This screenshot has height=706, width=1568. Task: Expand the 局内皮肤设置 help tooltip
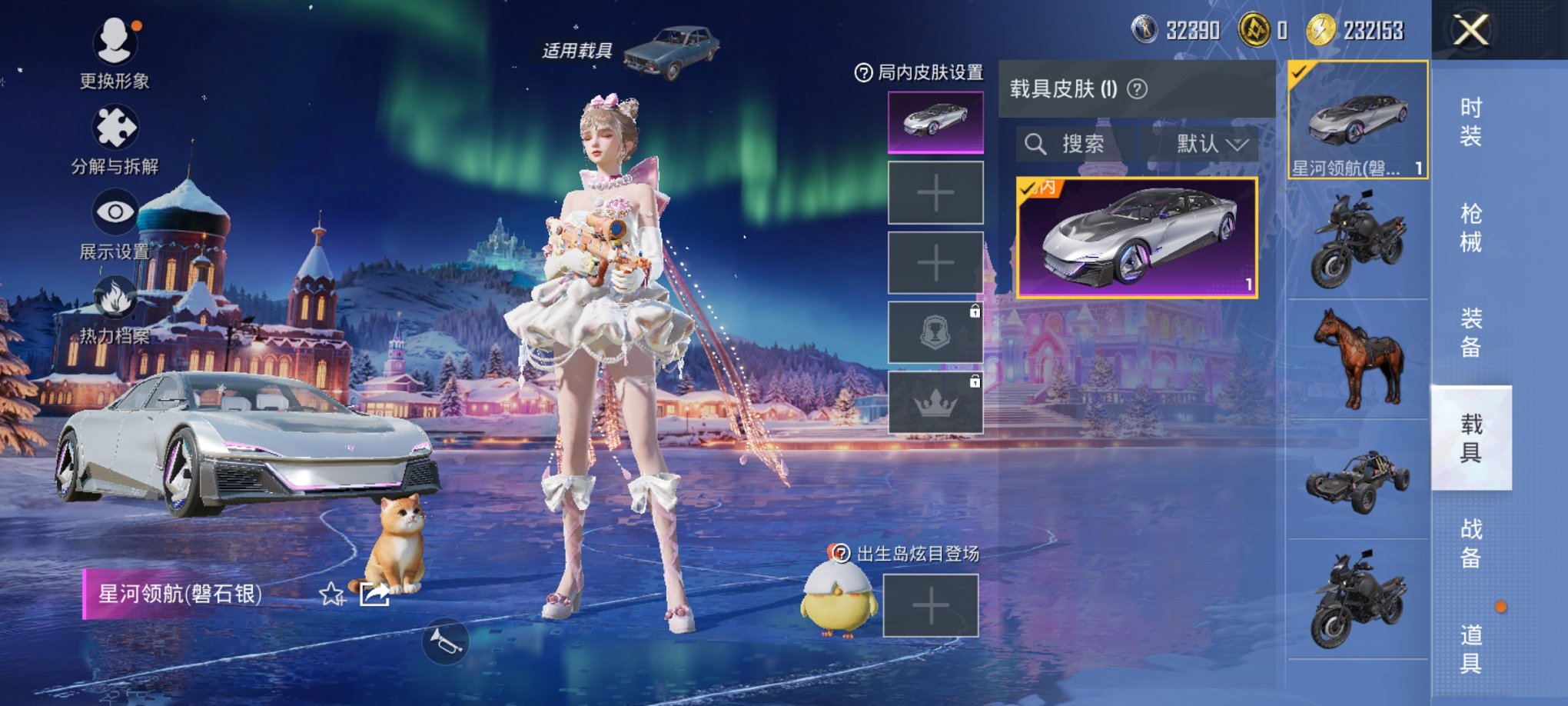[x=865, y=74]
